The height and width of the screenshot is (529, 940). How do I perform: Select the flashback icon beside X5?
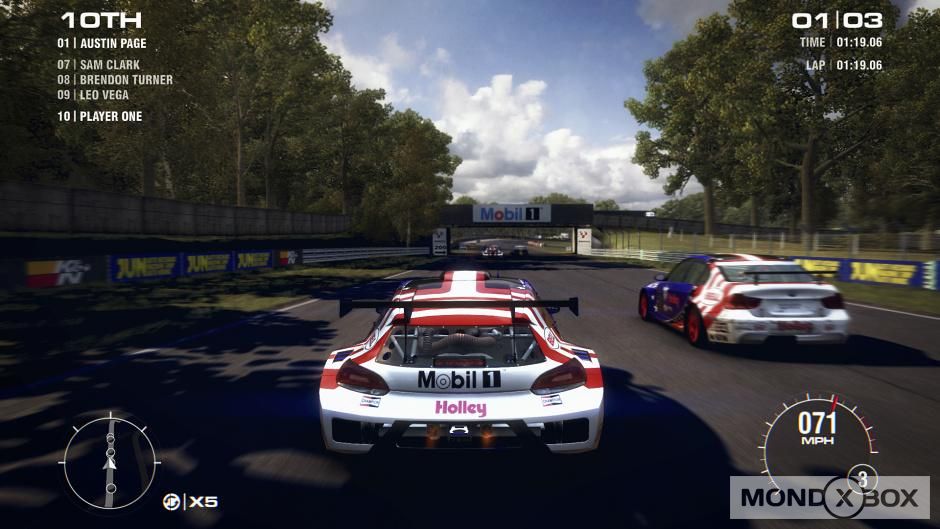coord(172,501)
